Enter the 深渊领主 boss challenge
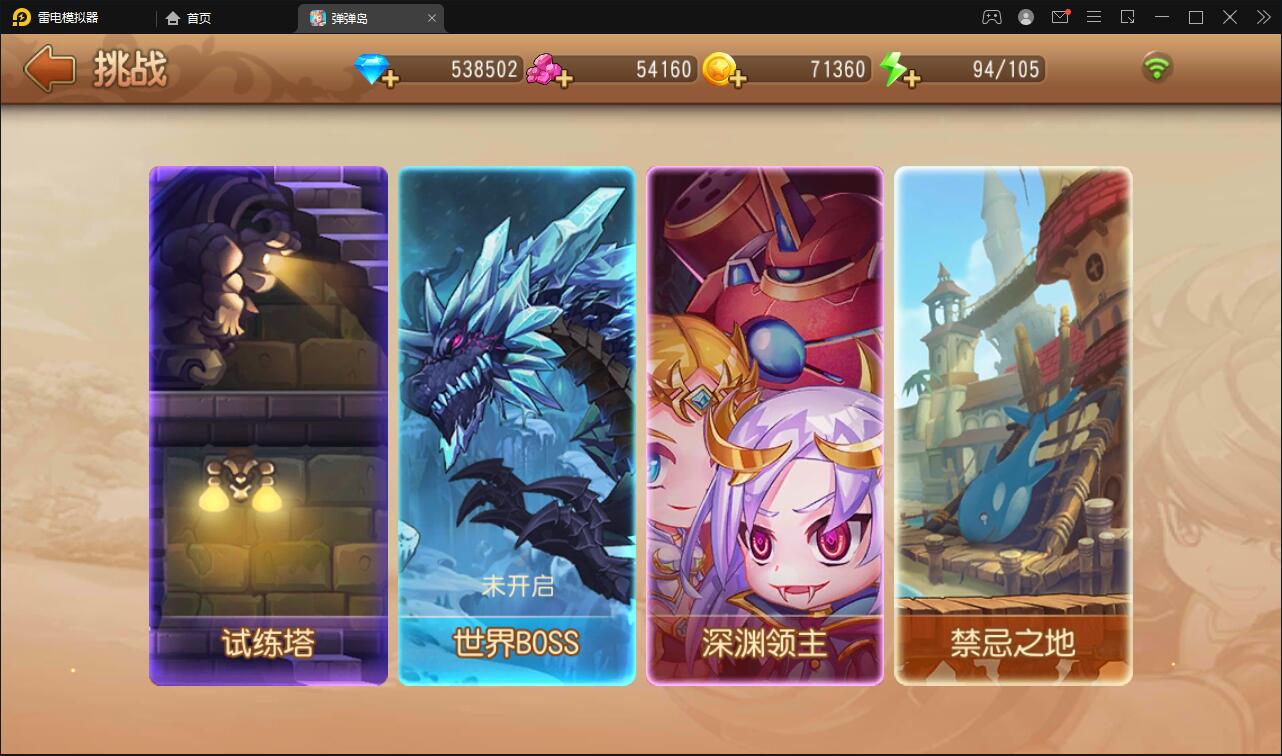This screenshot has width=1282, height=756. click(765, 427)
